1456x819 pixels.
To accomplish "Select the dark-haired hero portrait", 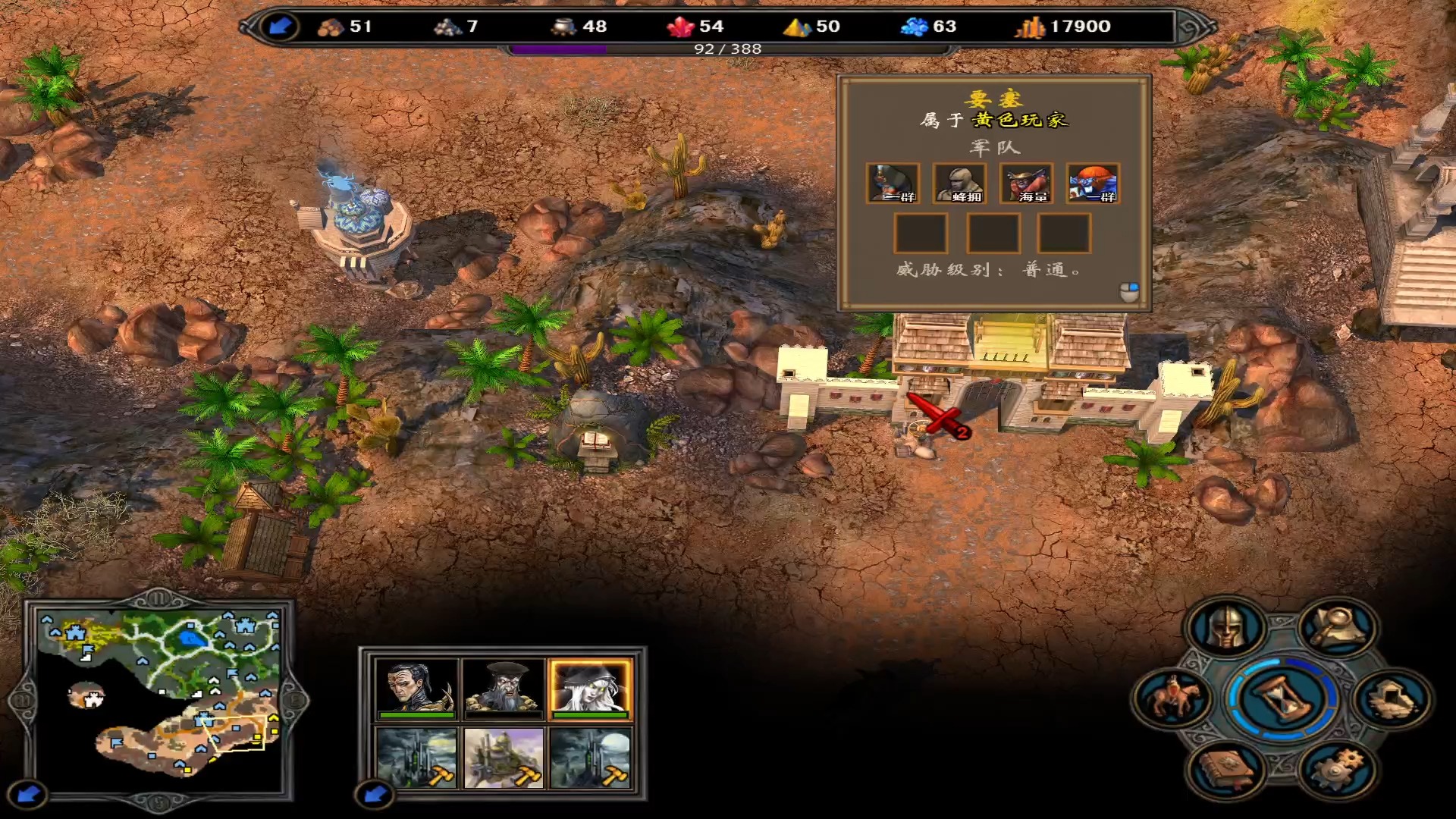I will coord(416,688).
